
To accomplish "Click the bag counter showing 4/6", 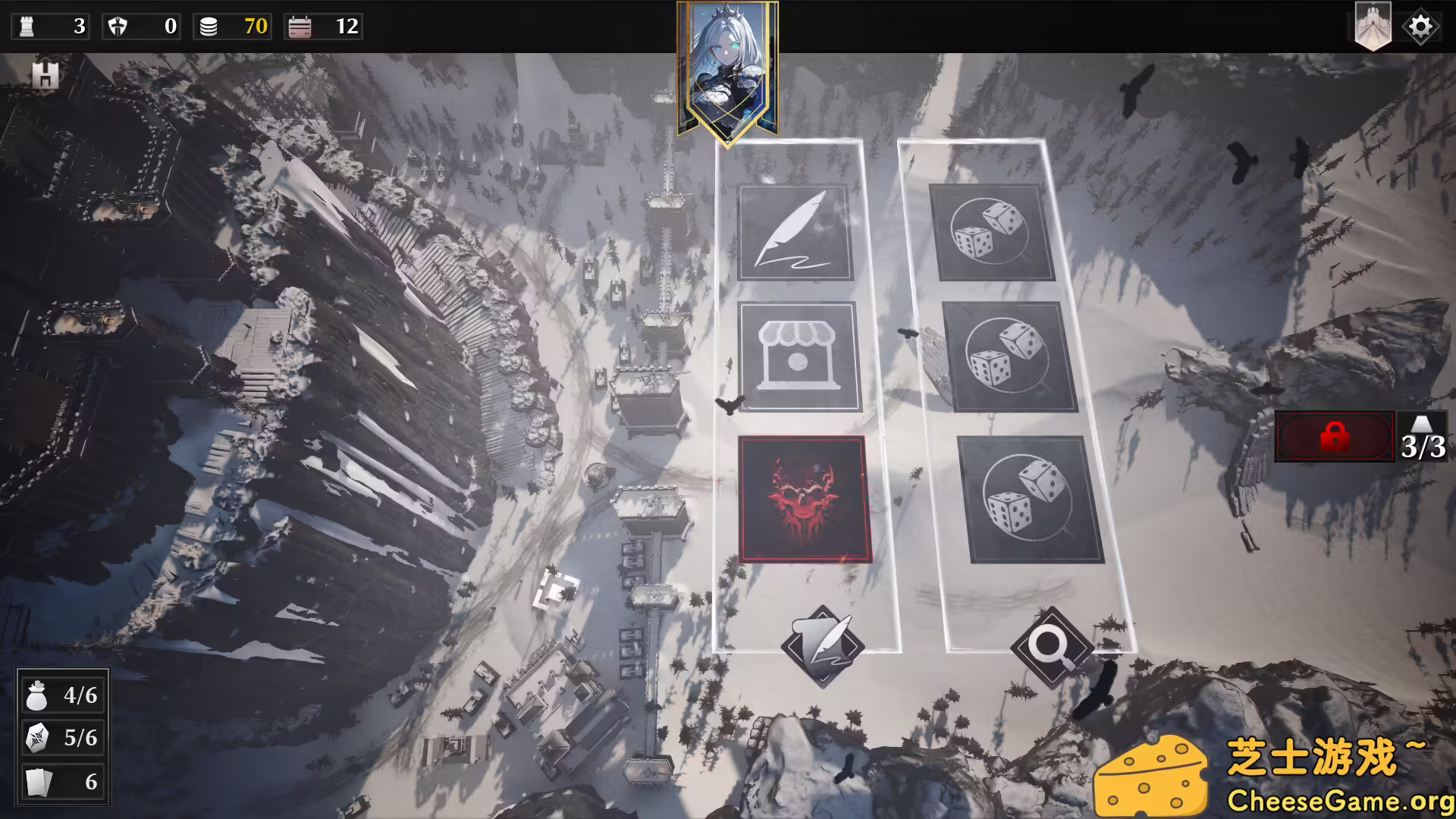I will (x=62, y=694).
